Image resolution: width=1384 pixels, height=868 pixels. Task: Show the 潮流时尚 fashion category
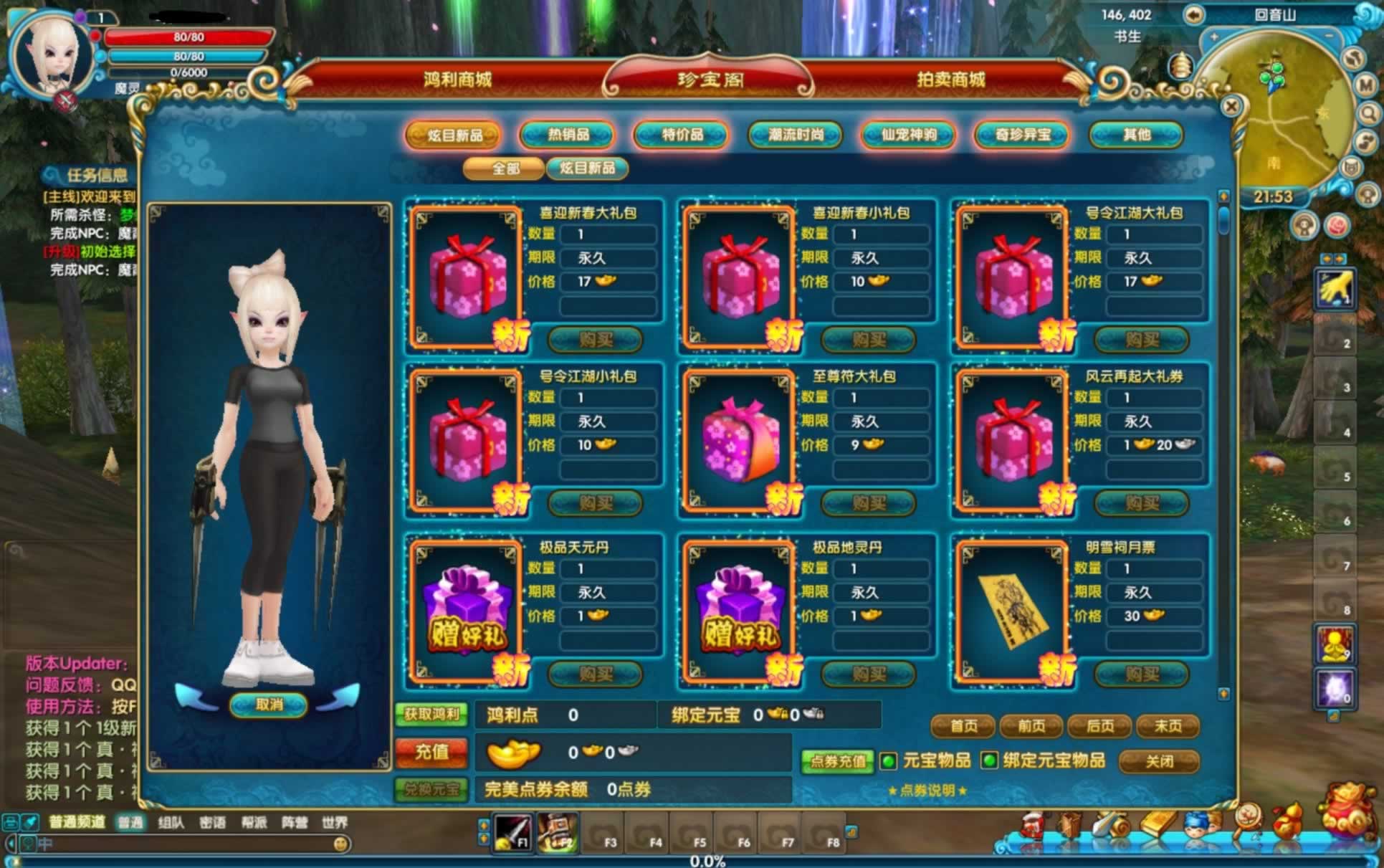click(796, 135)
